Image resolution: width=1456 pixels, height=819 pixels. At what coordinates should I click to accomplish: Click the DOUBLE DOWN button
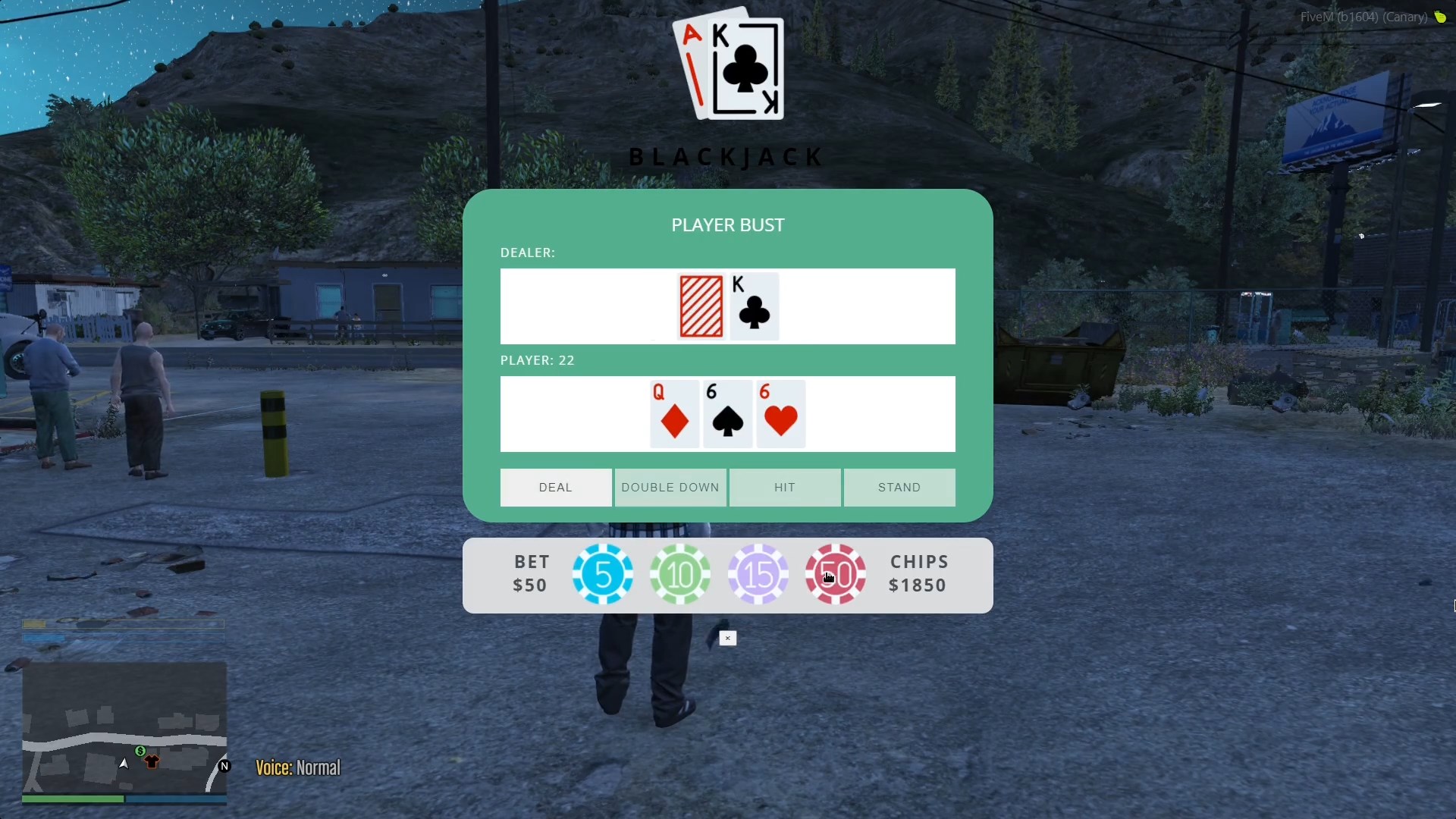click(670, 488)
